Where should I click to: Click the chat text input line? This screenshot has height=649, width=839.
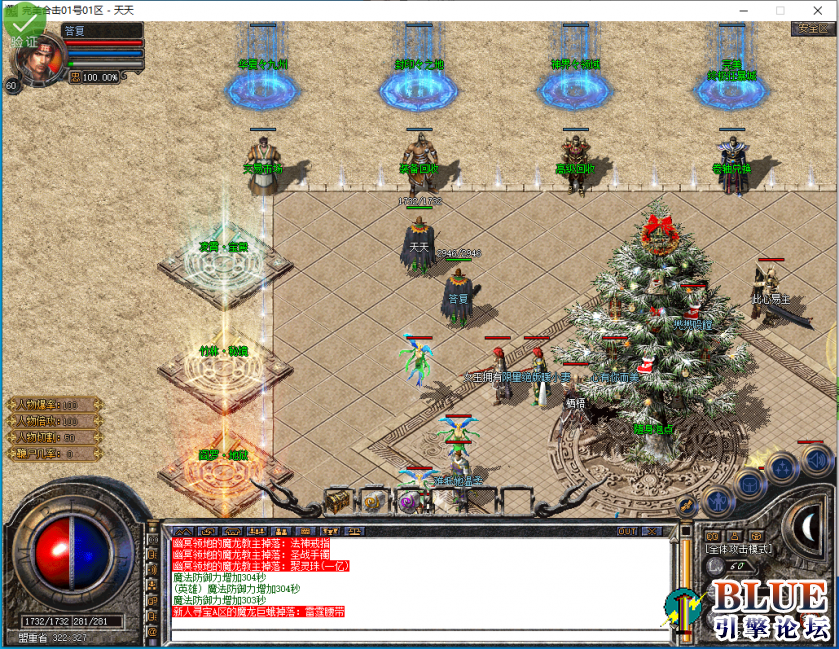[420, 633]
